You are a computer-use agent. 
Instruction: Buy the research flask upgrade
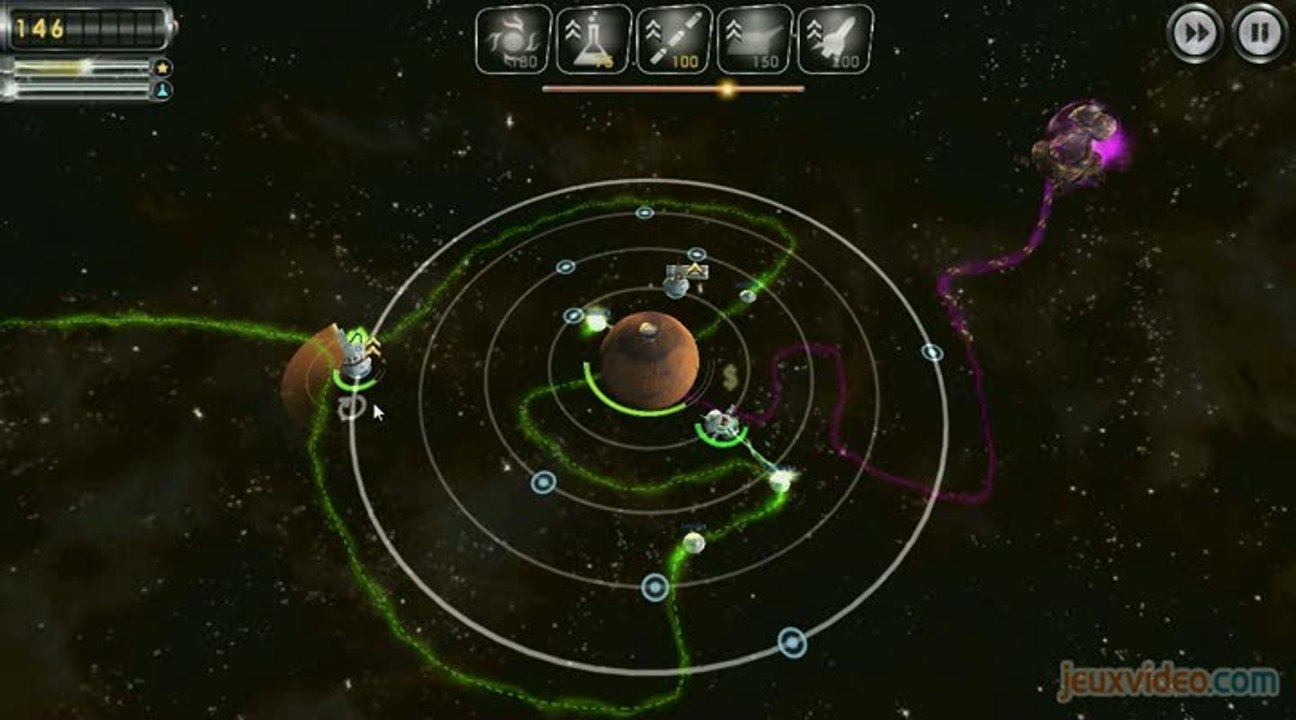tap(593, 40)
